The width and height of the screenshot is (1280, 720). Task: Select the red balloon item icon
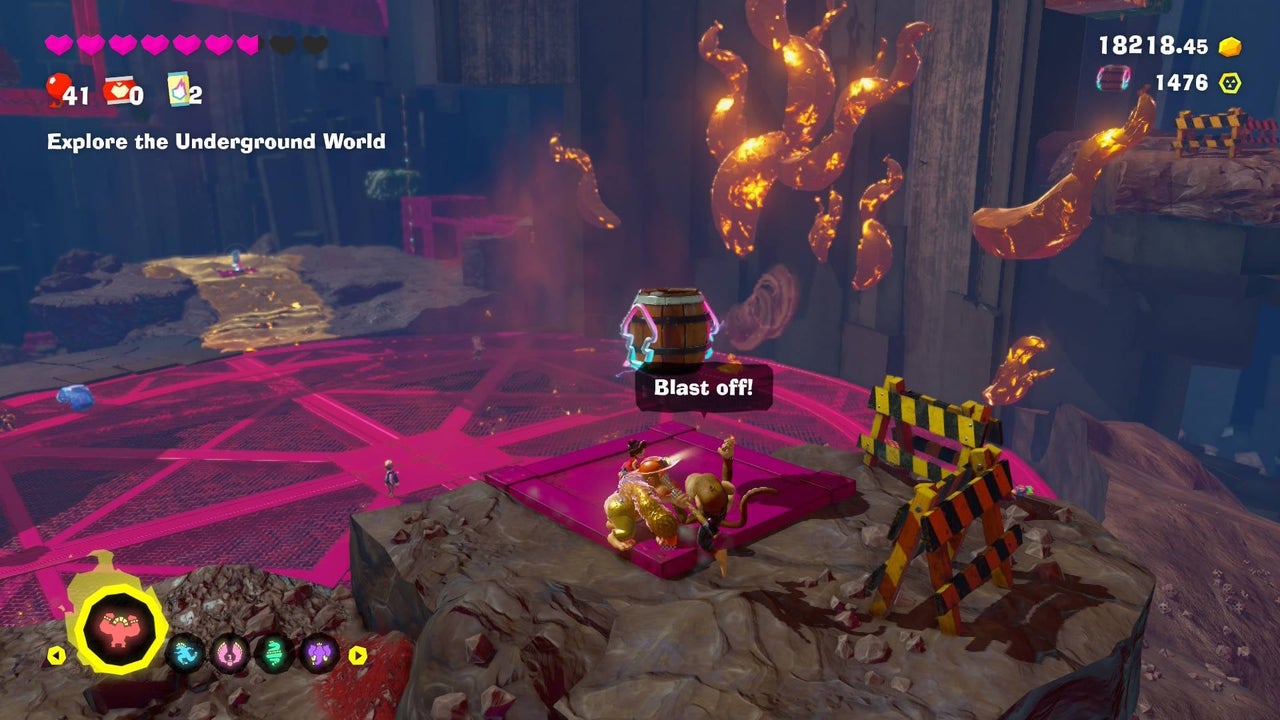(56, 91)
